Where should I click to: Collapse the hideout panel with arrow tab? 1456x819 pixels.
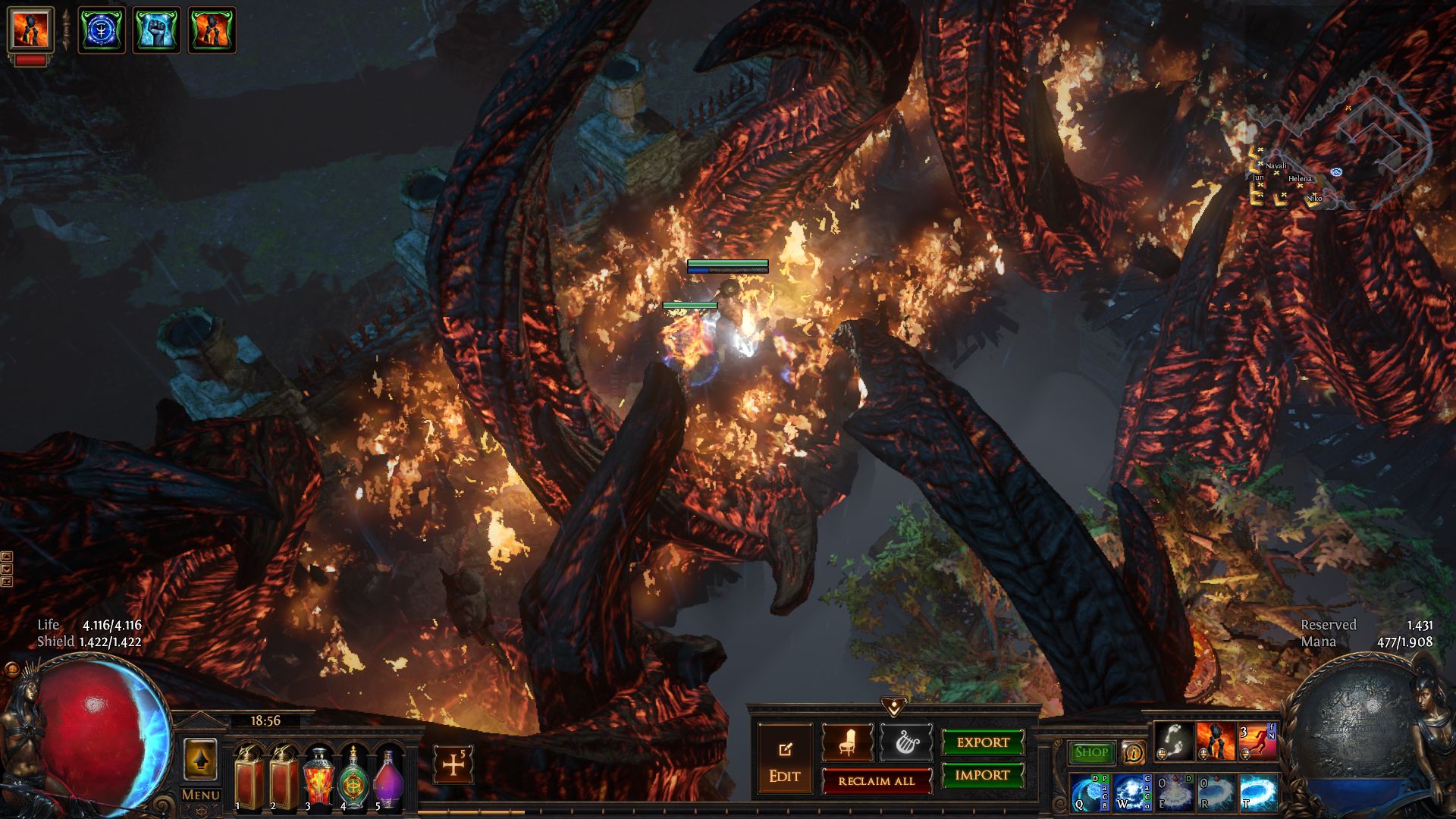(x=894, y=707)
